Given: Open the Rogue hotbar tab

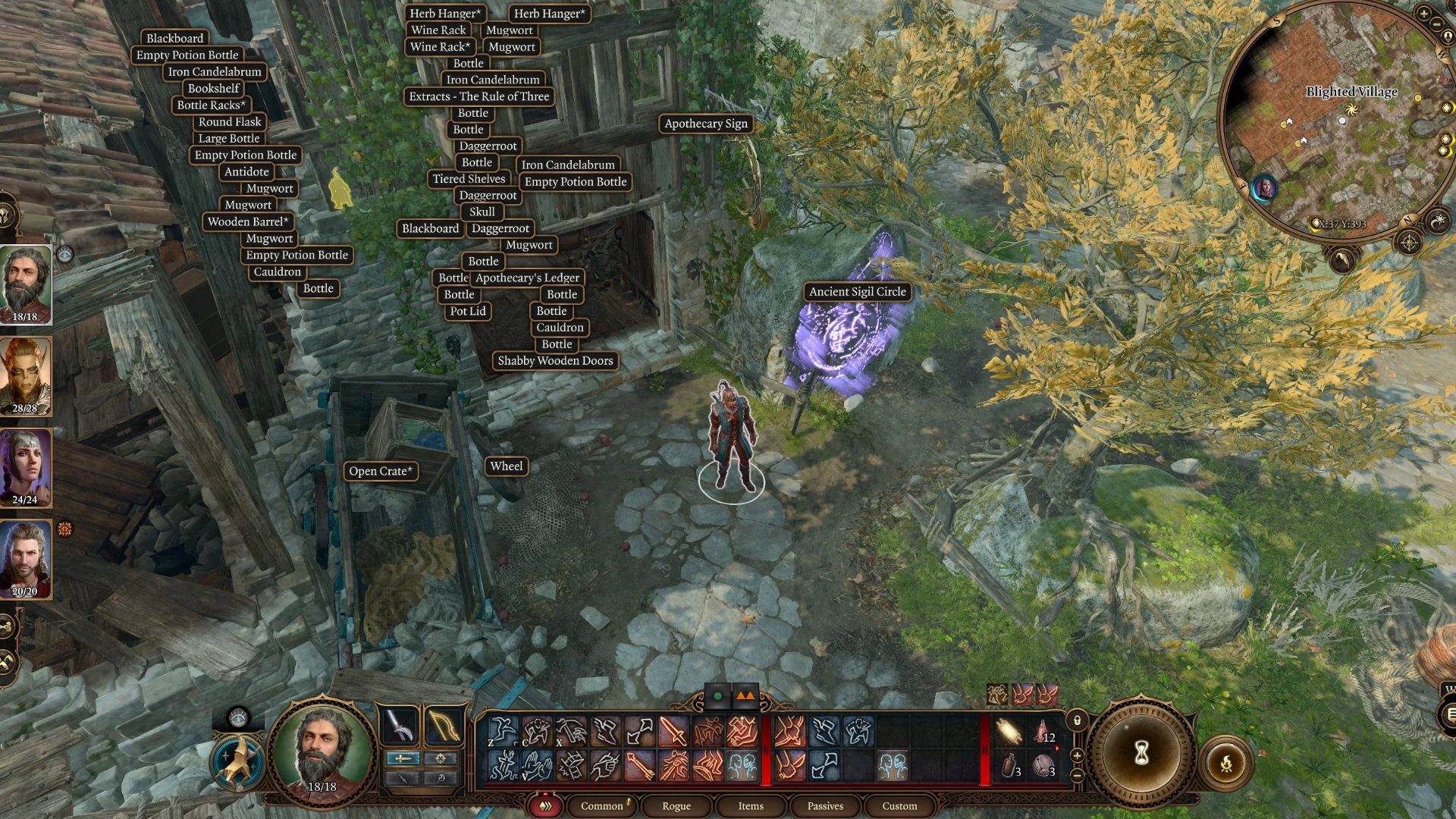Looking at the screenshot, I should [x=676, y=805].
